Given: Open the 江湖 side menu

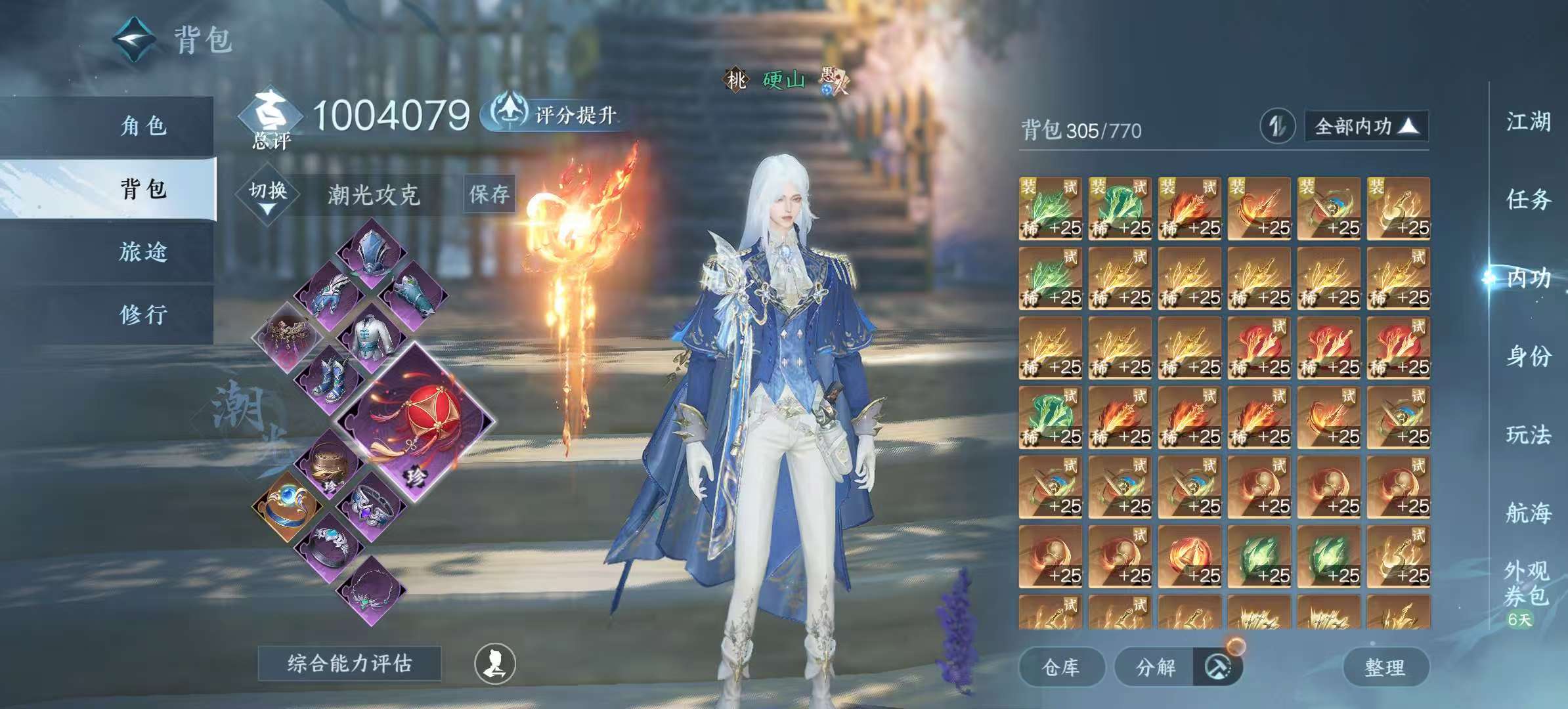Looking at the screenshot, I should [x=1528, y=121].
